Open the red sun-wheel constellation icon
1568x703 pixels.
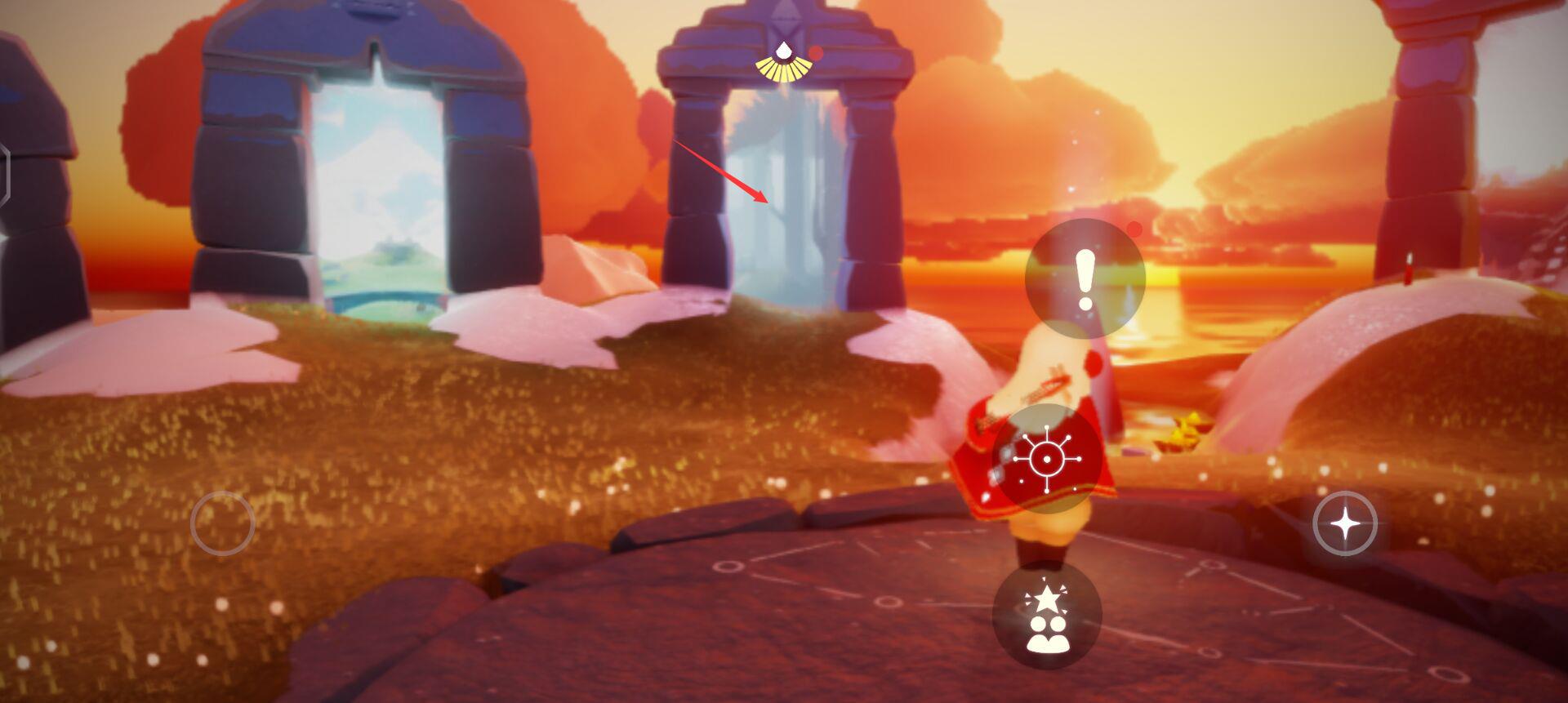[1046, 459]
